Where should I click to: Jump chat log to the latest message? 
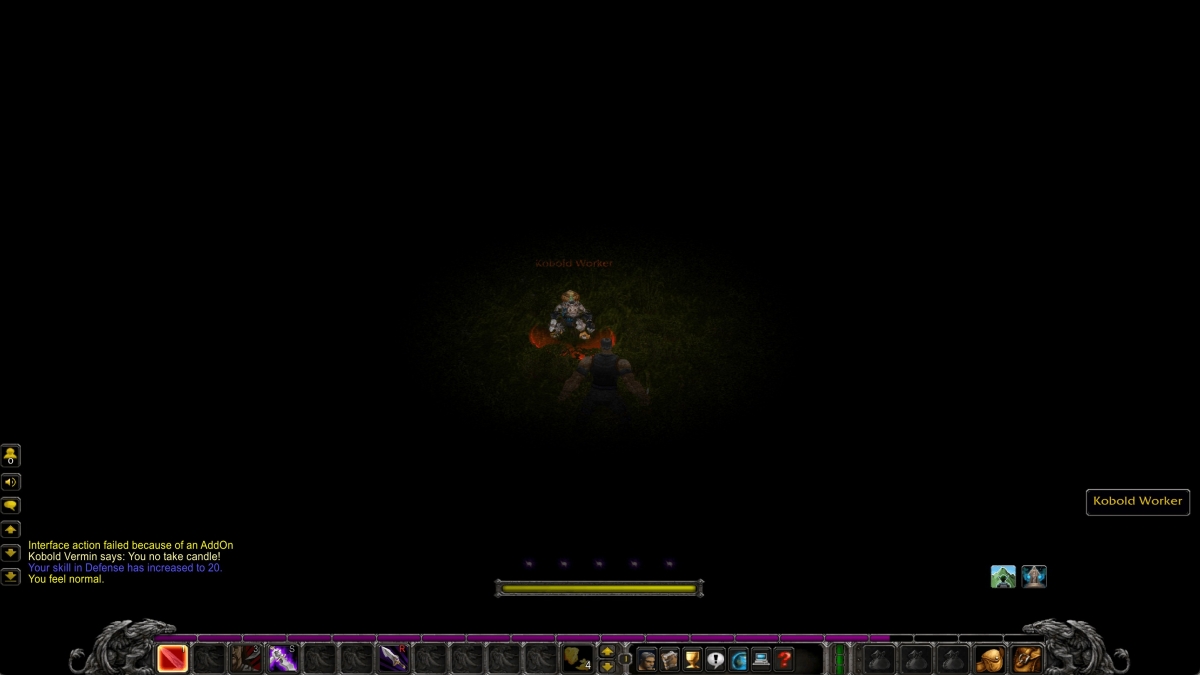pyautogui.click(x=11, y=576)
